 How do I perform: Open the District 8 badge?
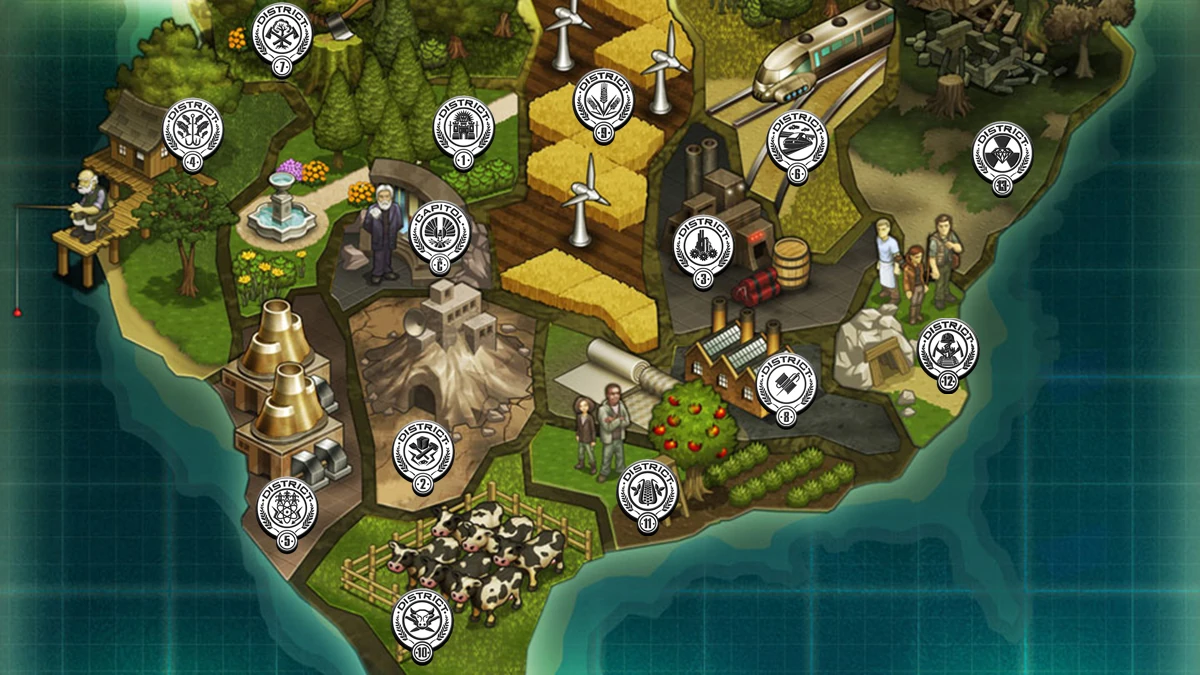[787, 384]
